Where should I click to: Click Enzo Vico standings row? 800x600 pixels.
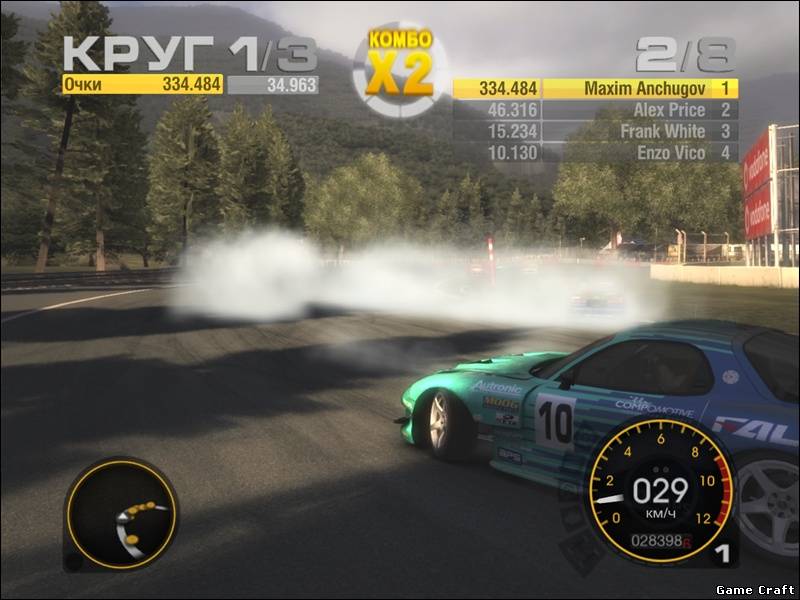595,153
